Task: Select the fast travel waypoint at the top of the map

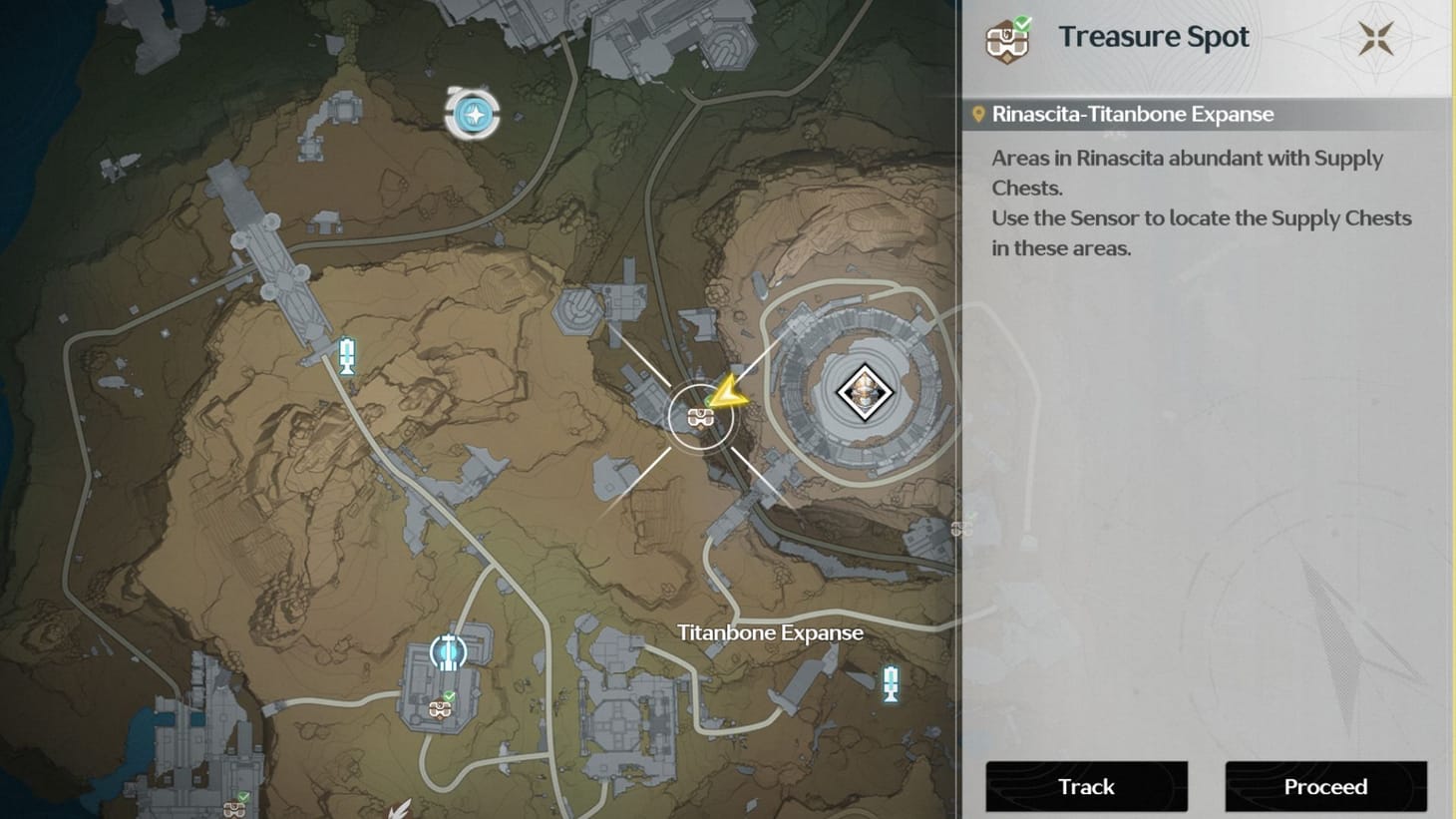Action: tap(473, 113)
